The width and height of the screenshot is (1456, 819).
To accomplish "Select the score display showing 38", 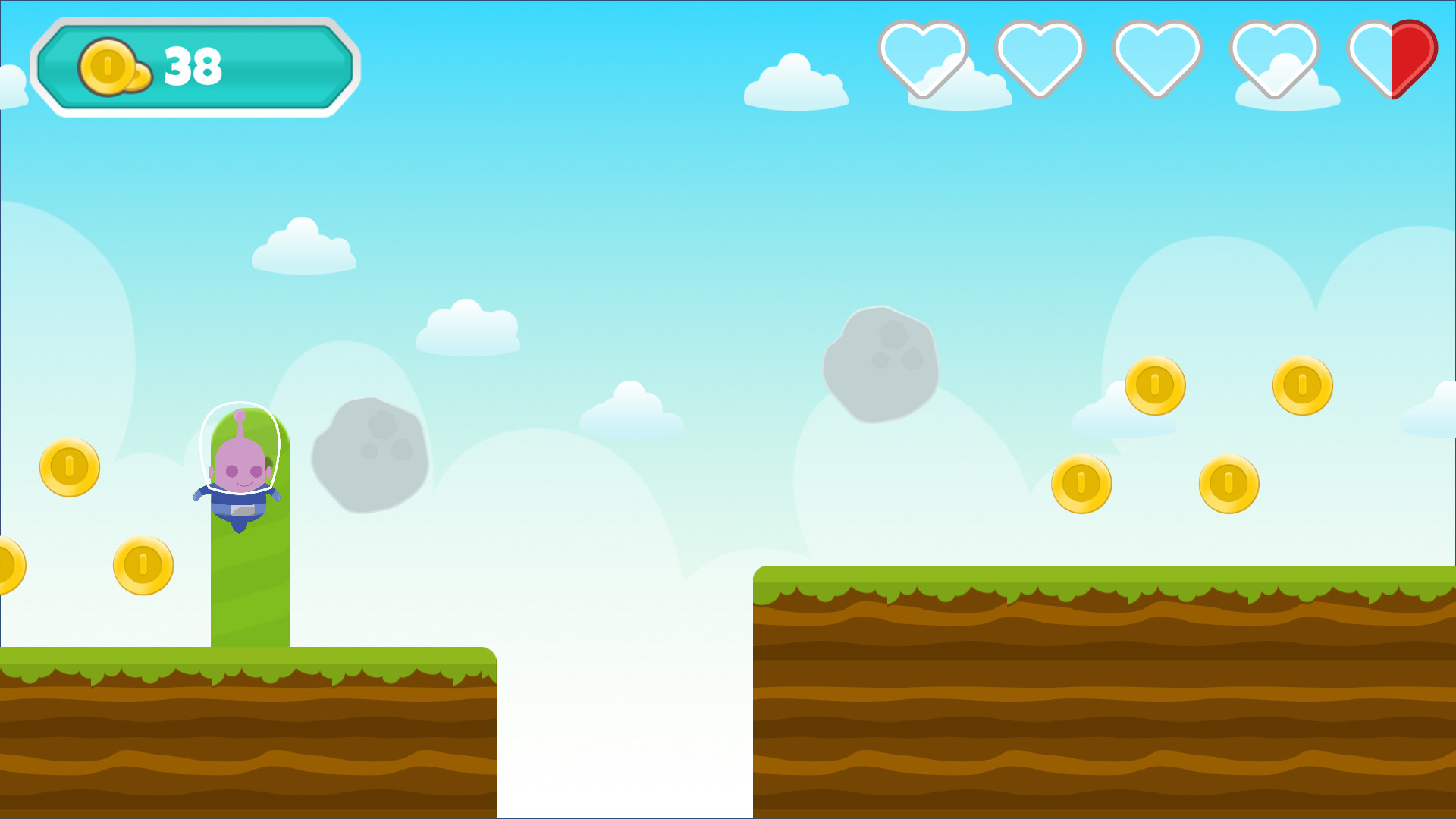I will coord(193,67).
